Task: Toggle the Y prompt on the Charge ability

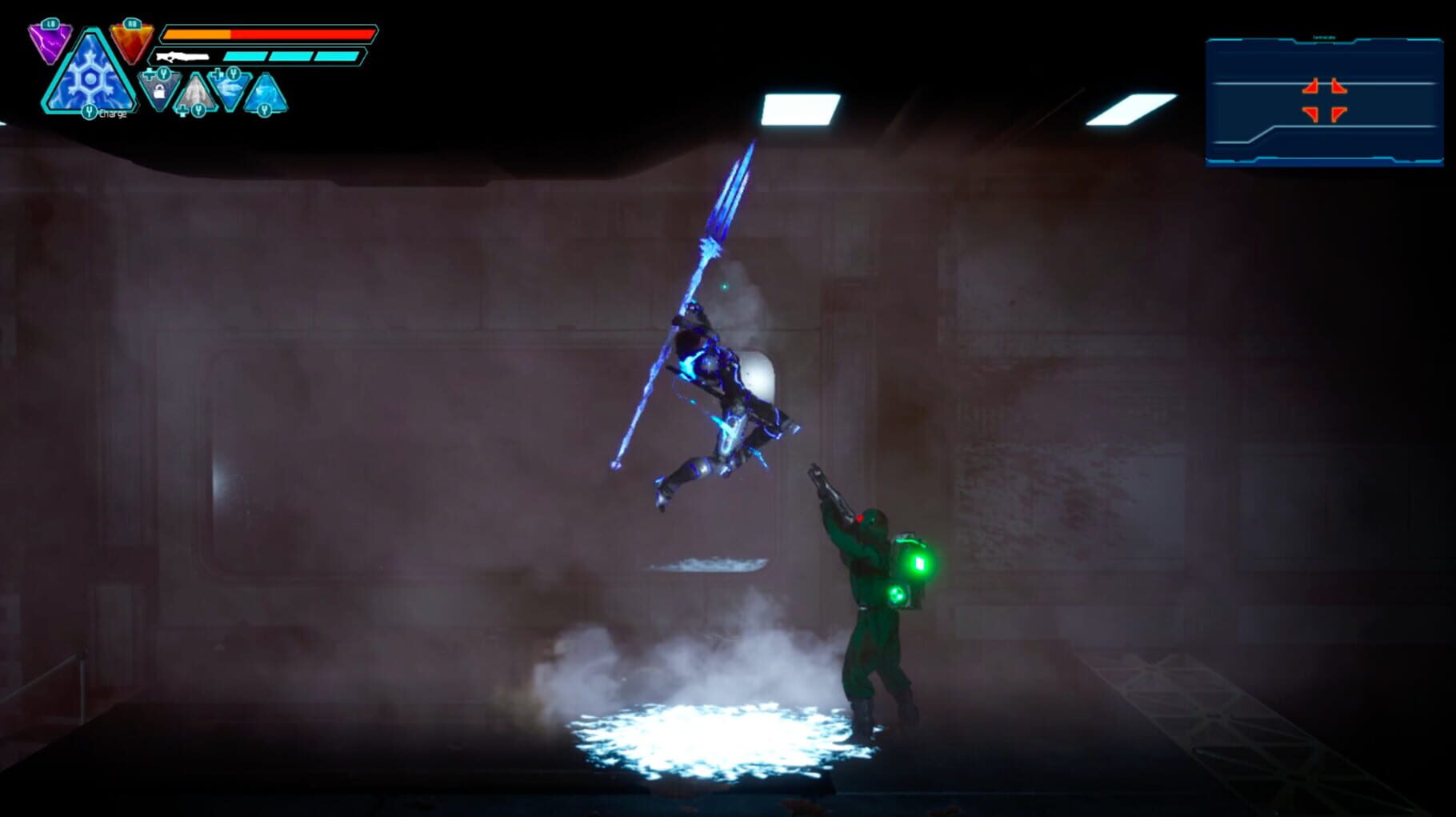Action: [x=90, y=112]
